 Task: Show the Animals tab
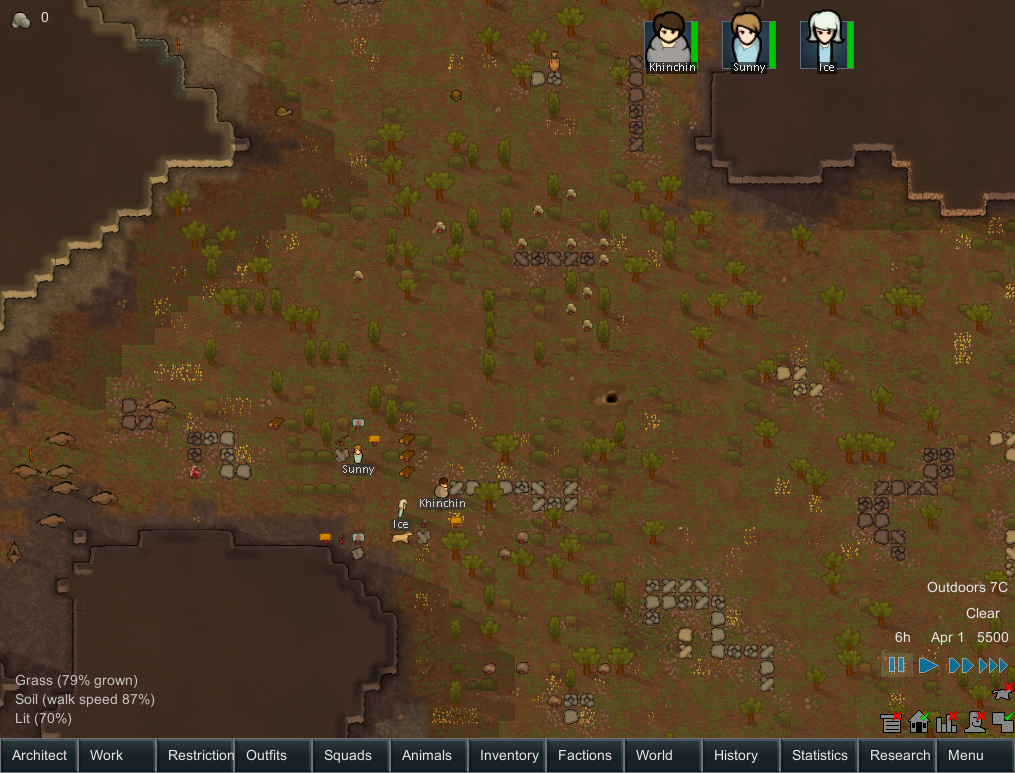tap(427, 756)
